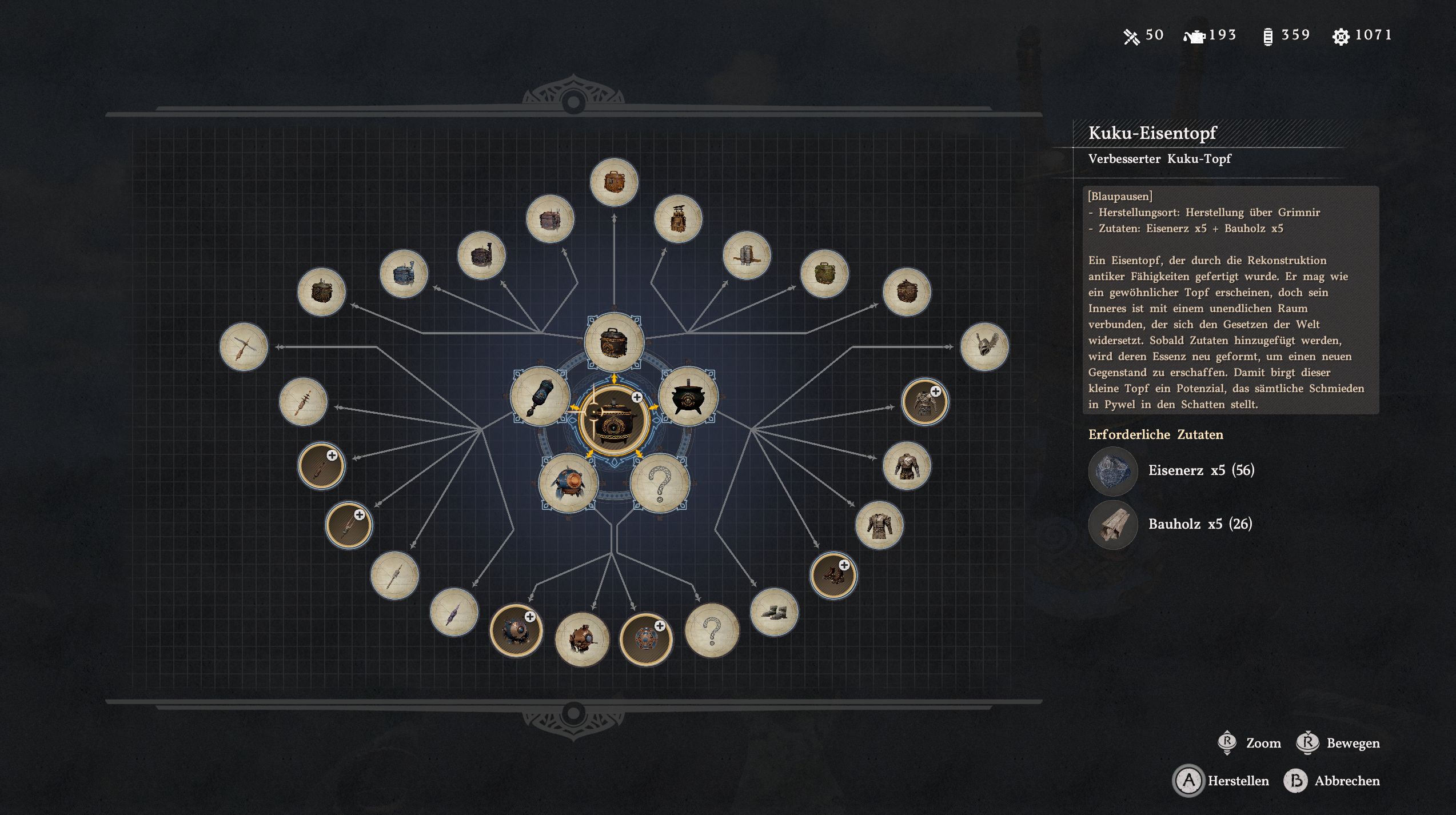Screen dimensions: 1456x815
Task: Choose the dark highlighted chest armor blueprint
Action: coord(924,402)
